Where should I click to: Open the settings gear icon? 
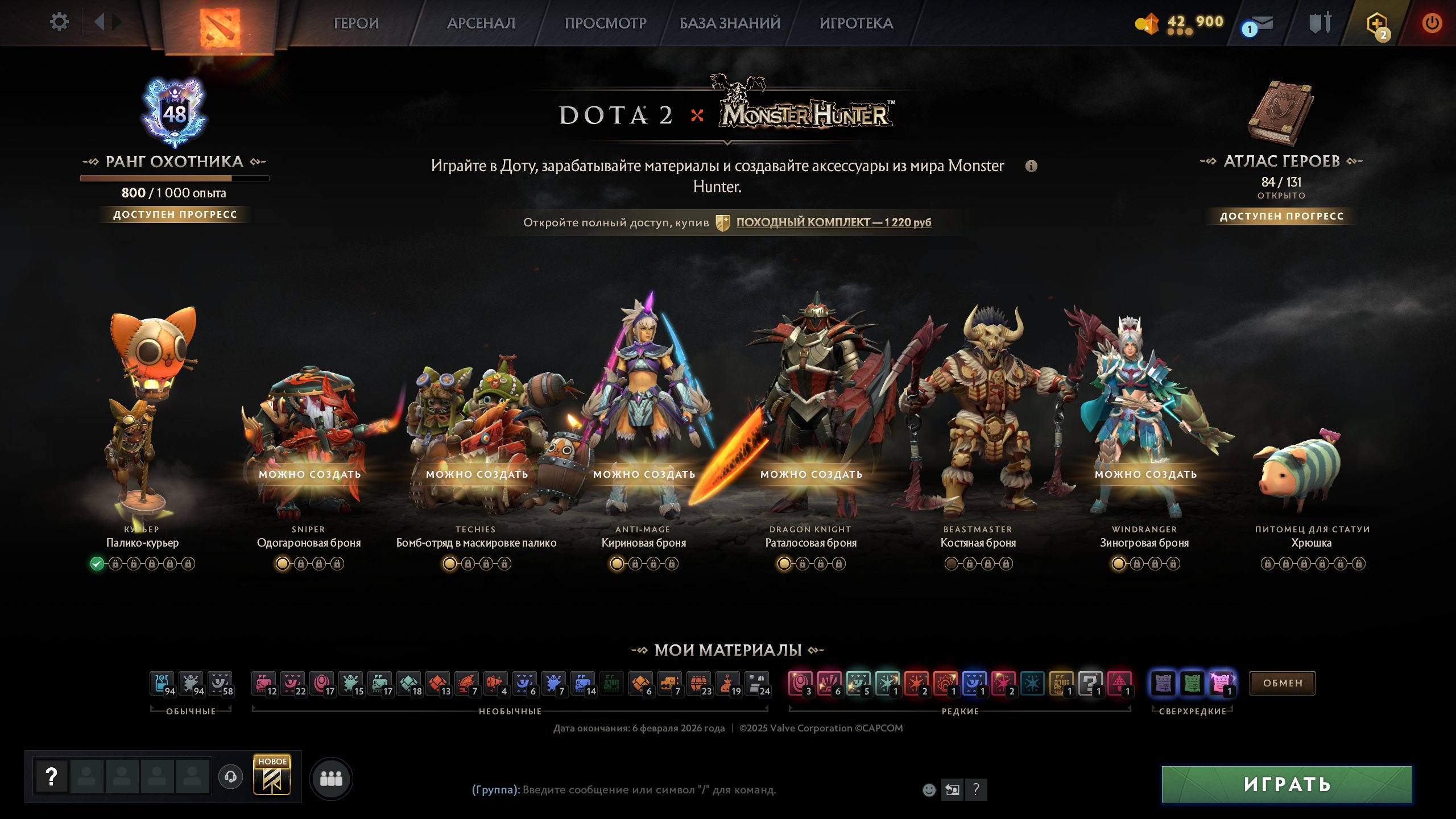point(59,22)
